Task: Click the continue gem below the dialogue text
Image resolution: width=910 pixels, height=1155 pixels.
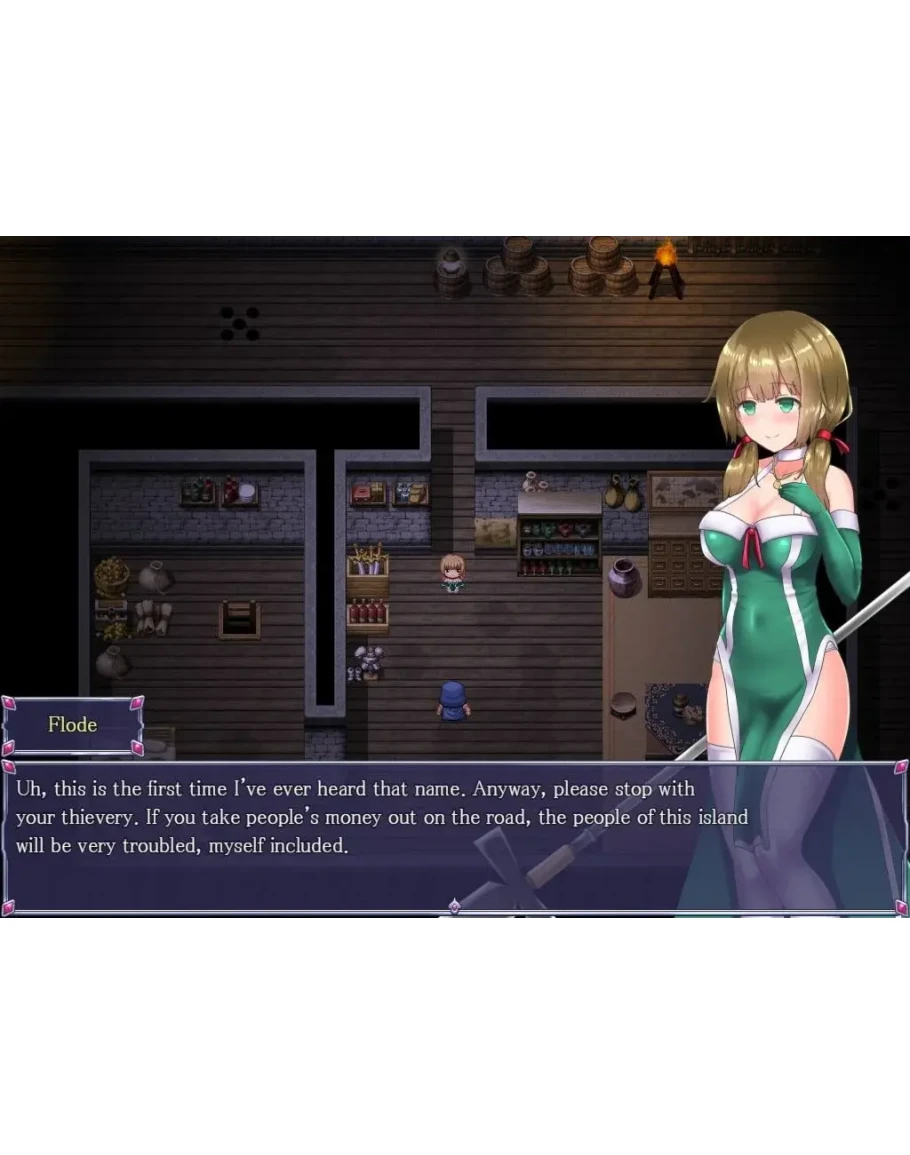Action: 454,906
